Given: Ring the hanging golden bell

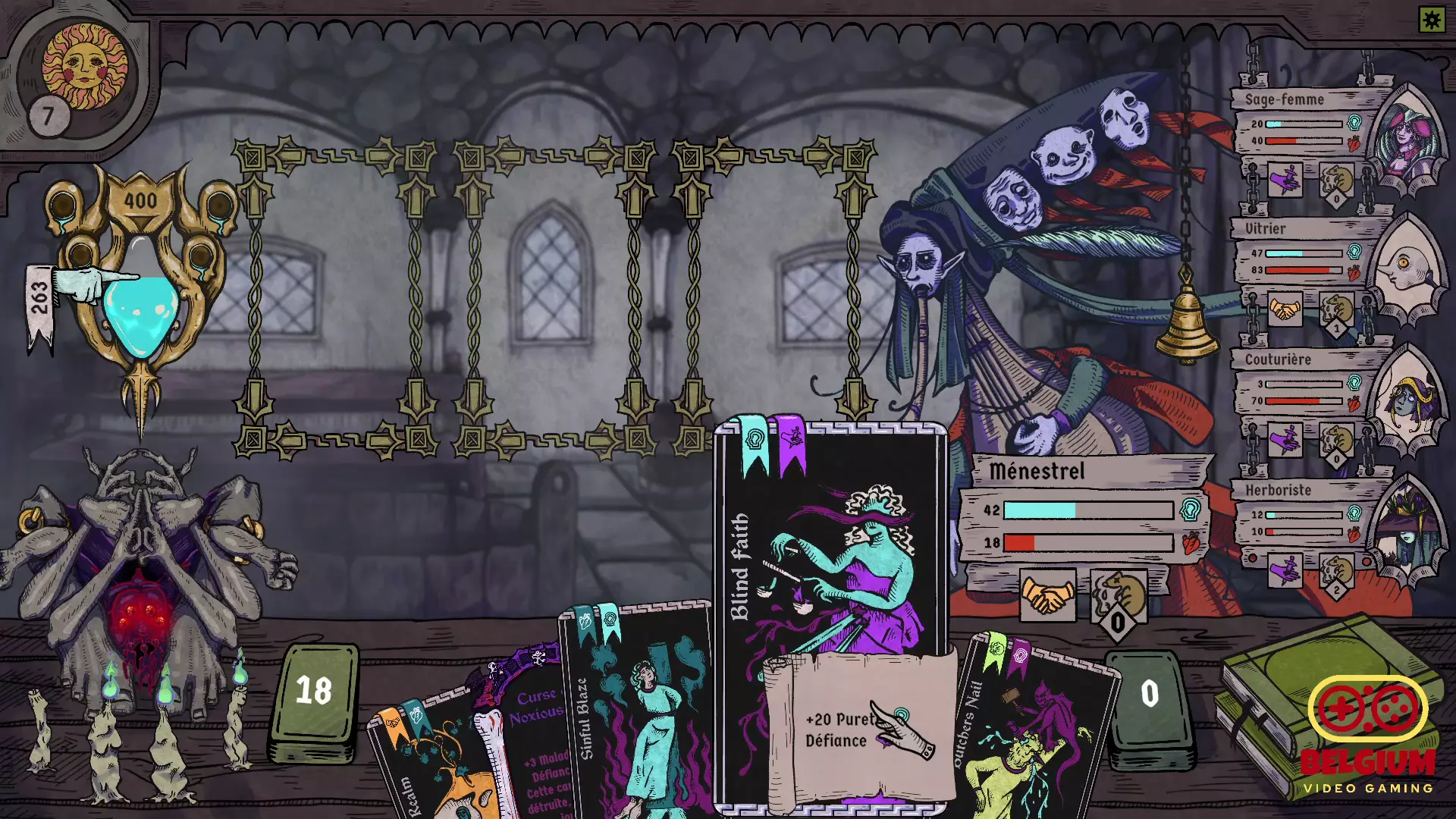Looking at the screenshot, I should click(1186, 326).
